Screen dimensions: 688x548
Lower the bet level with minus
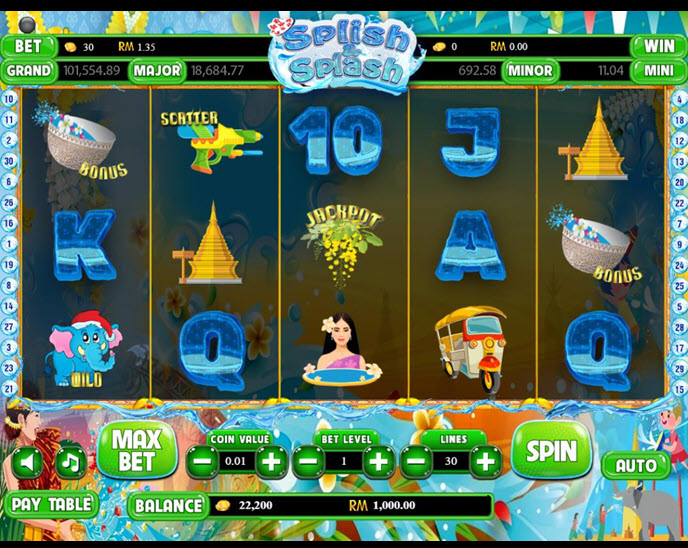click(309, 461)
